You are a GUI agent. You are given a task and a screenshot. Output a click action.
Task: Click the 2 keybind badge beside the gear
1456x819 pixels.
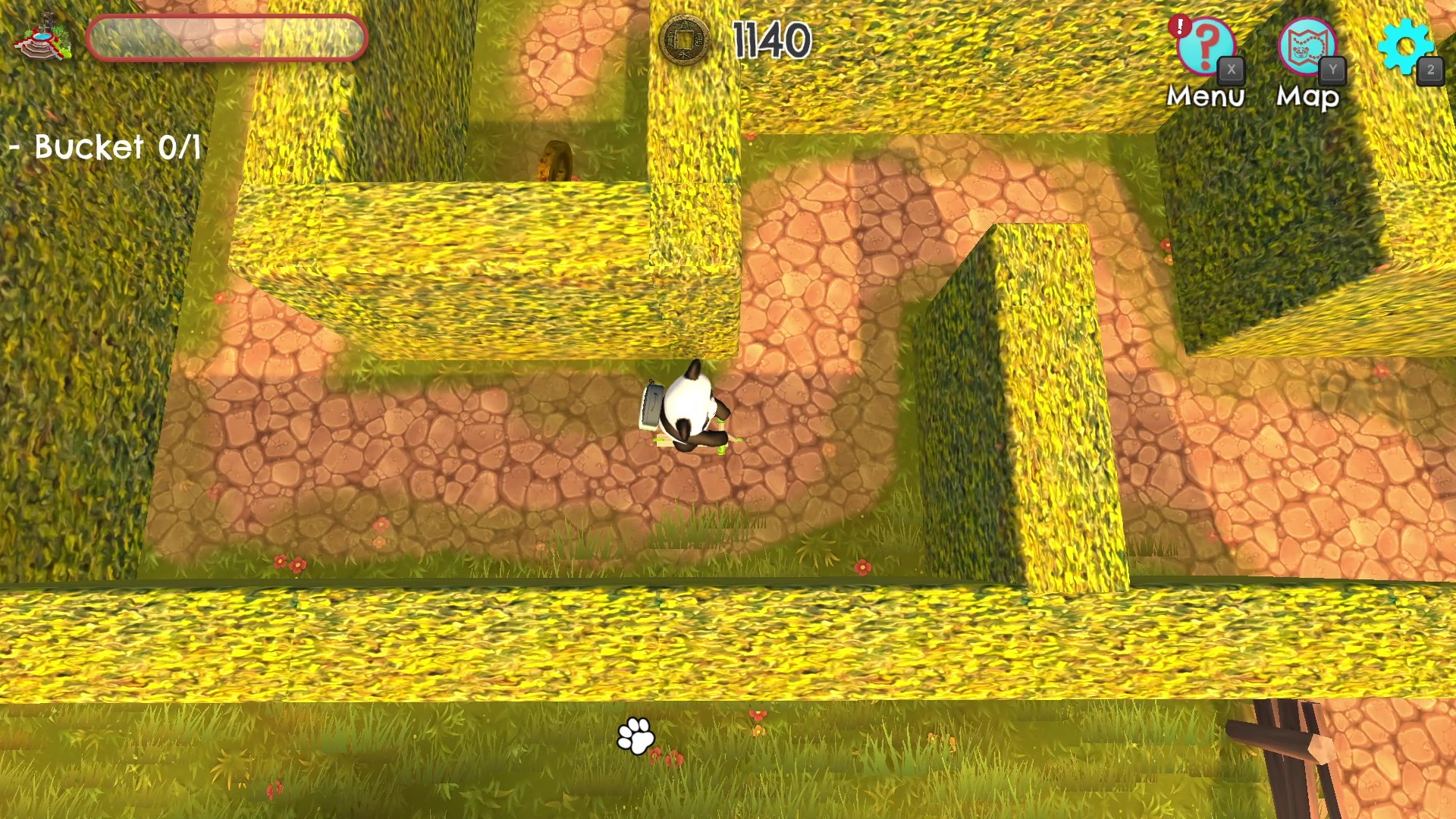point(1430,71)
